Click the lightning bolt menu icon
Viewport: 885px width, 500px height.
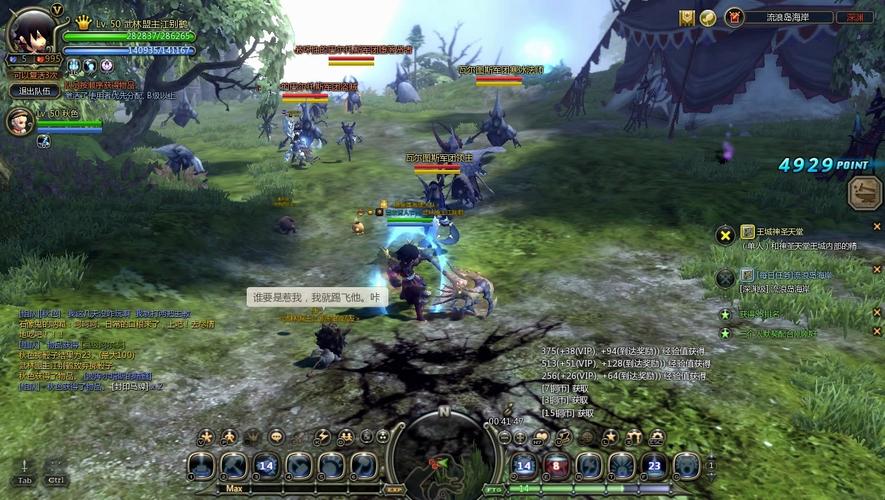[321, 437]
